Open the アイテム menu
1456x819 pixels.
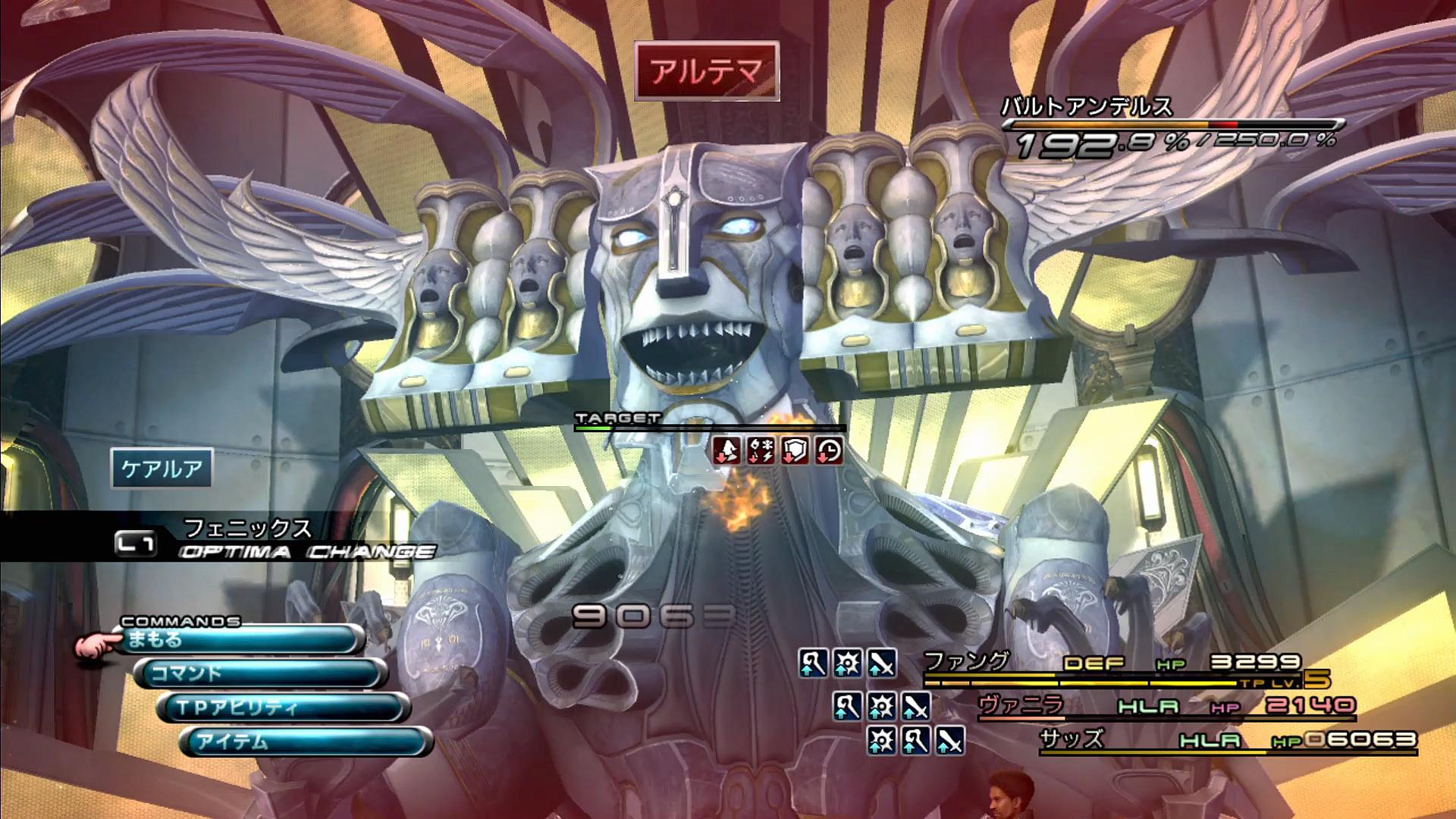pyautogui.click(x=306, y=742)
